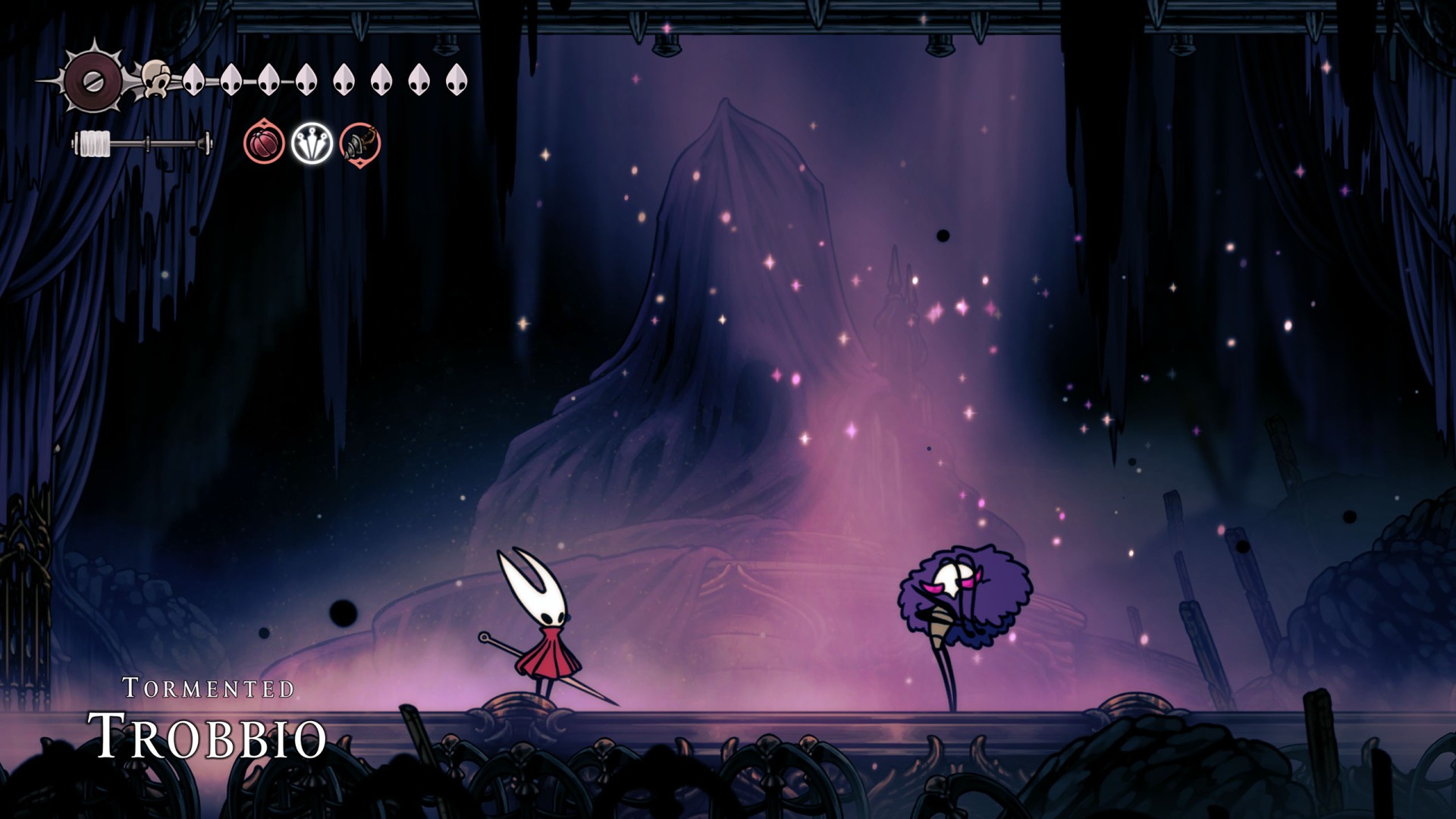1456x819 pixels.
Task: Select the red pod tool icon
Action: point(264,143)
